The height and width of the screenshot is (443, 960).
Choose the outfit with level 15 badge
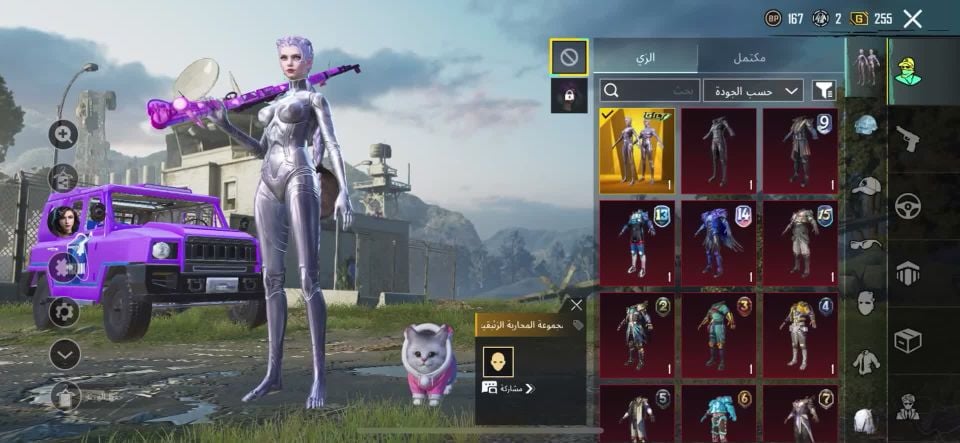click(x=801, y=243)
